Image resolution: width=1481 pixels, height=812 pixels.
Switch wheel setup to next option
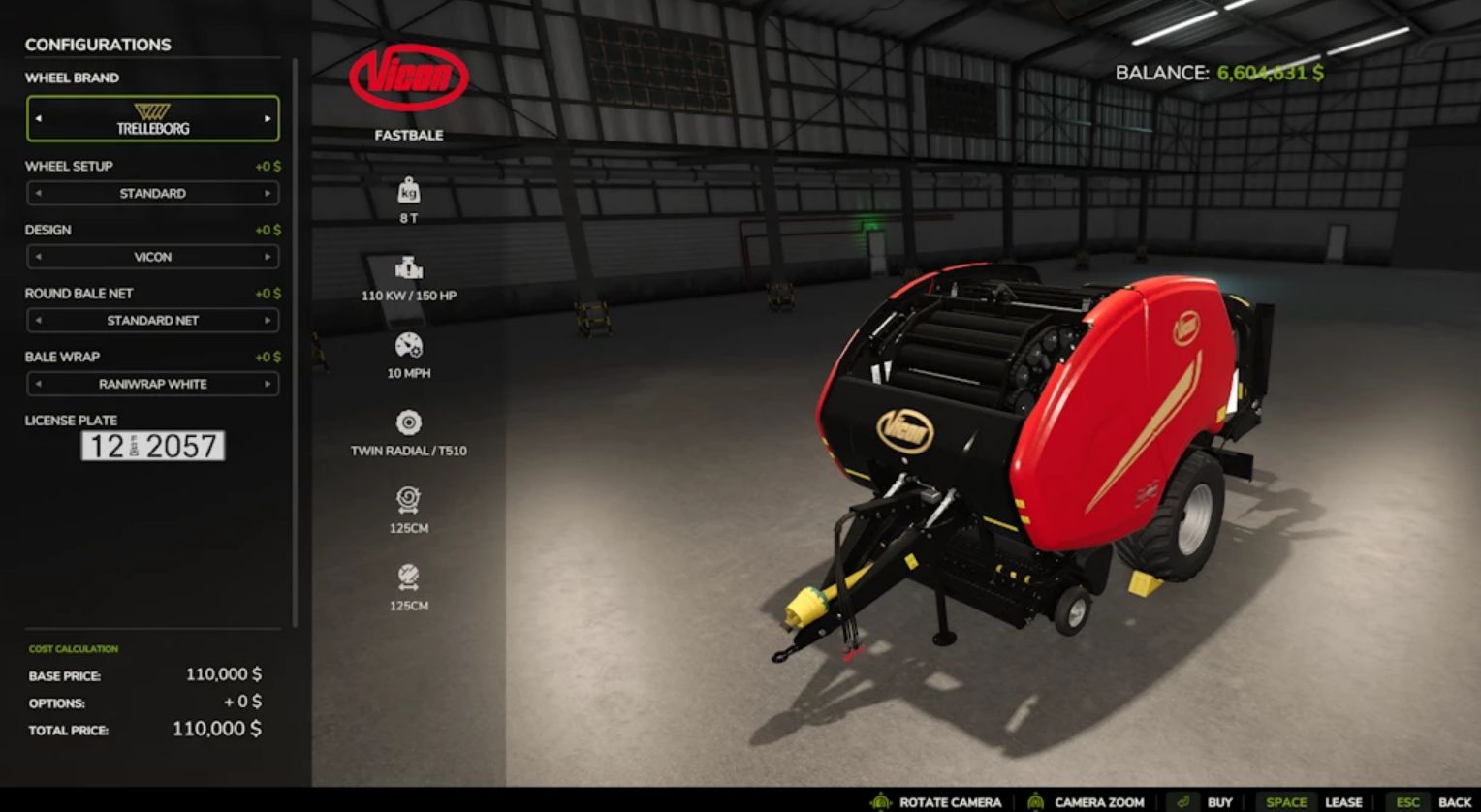268,194
